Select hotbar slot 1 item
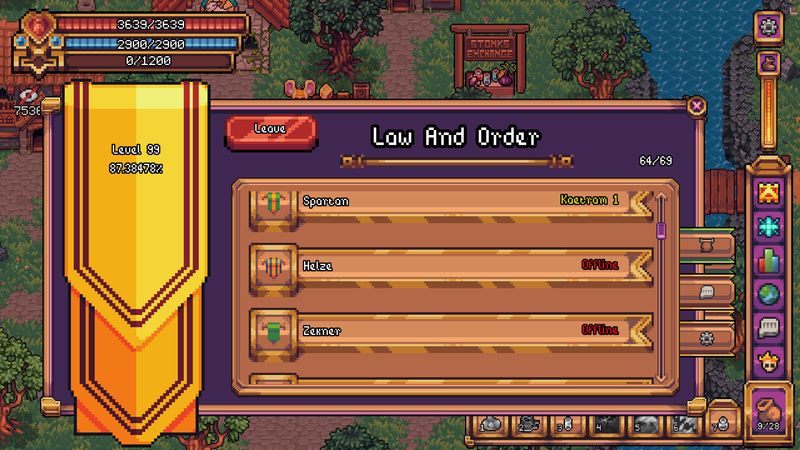The image size is (800, 450). [492, 424]
